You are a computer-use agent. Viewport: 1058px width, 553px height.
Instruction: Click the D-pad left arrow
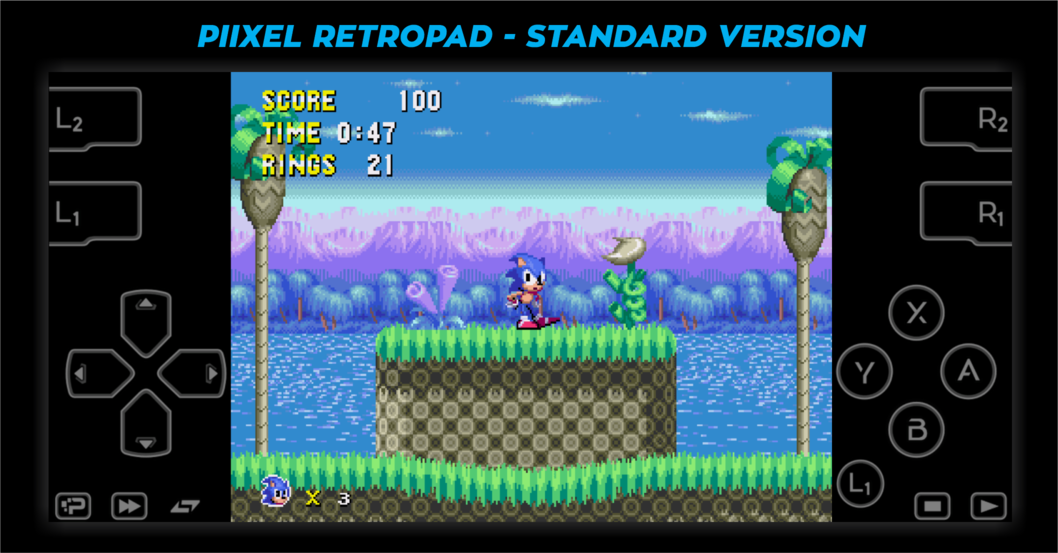[94, 374]
